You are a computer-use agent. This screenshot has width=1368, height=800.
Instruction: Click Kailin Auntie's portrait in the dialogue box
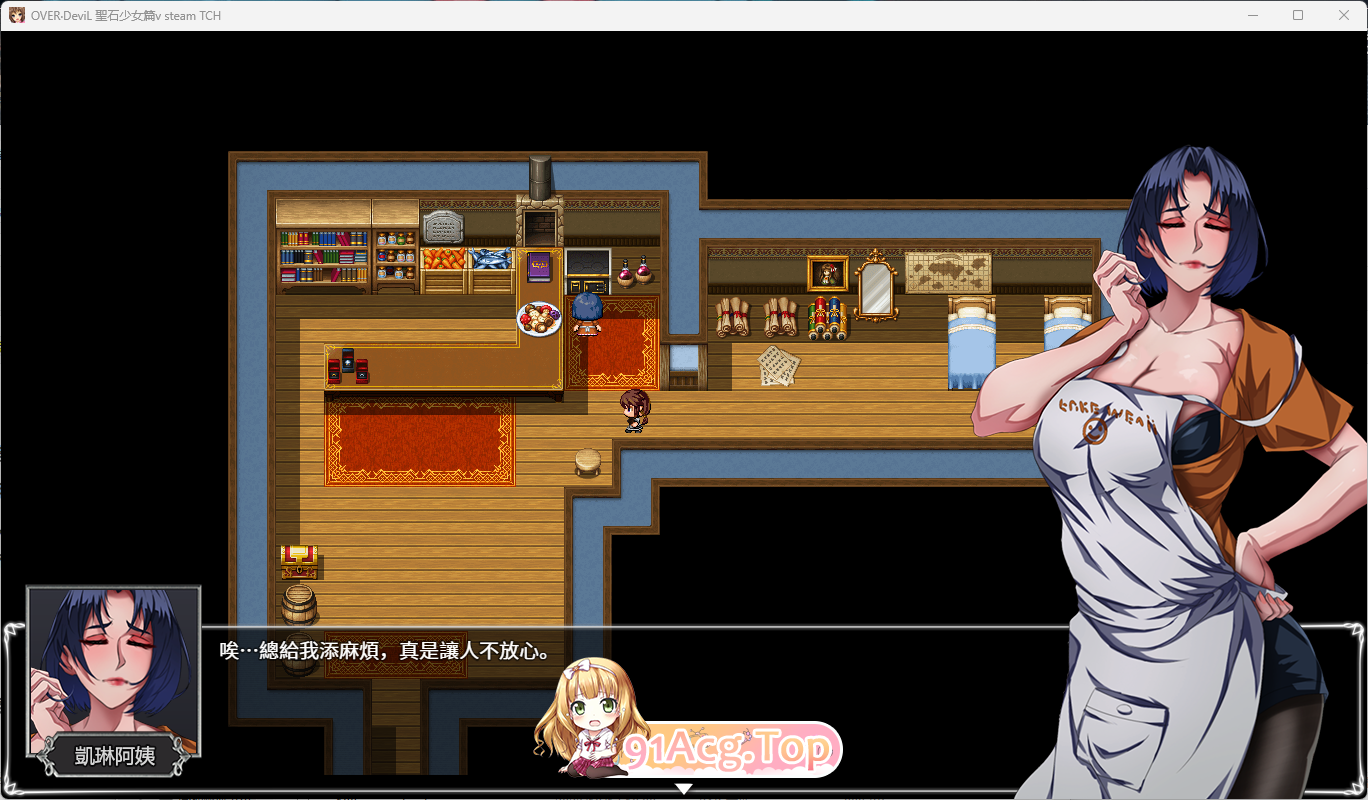(x=113, y=668)
